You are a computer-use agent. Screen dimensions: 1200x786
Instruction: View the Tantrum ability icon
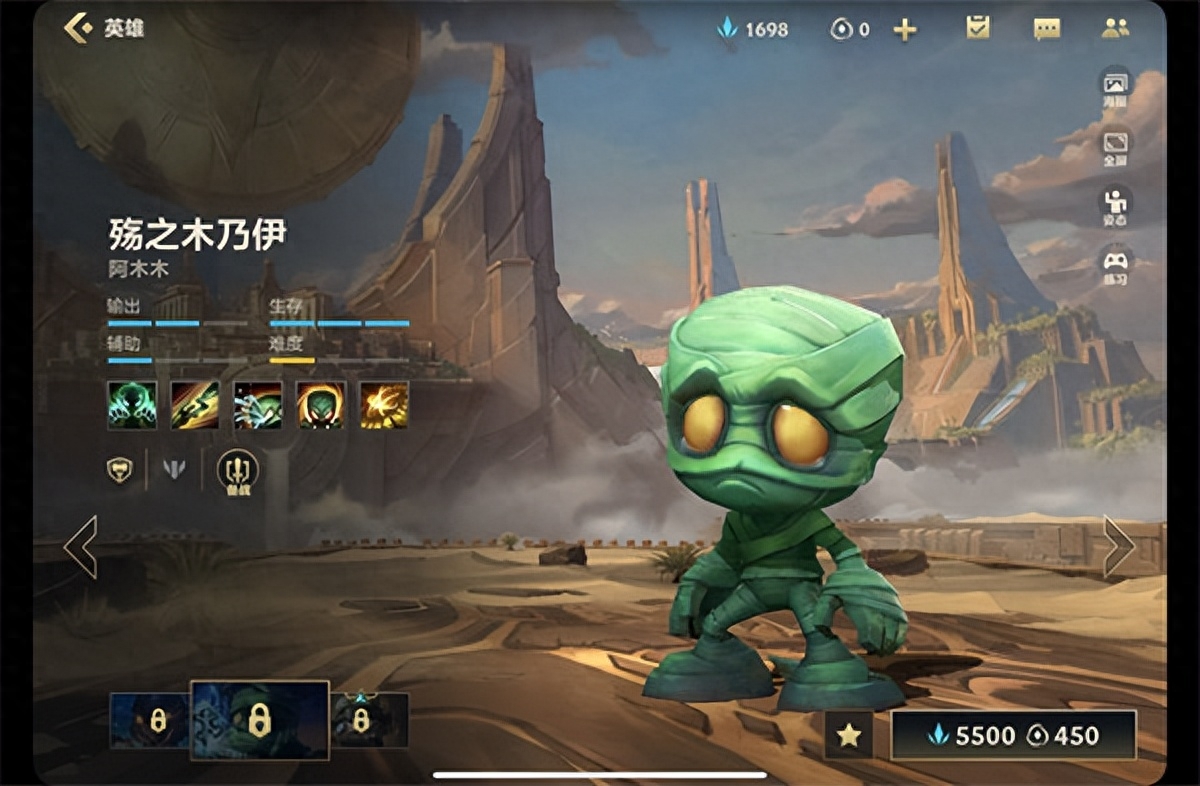(x=321, y=405)
